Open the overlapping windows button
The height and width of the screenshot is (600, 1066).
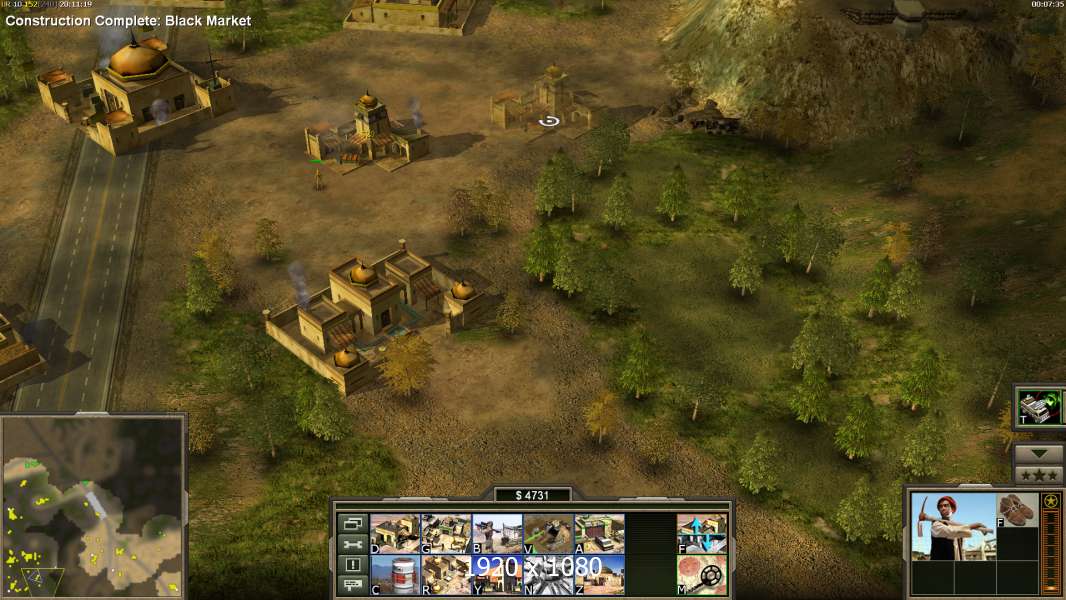point(352,523)
